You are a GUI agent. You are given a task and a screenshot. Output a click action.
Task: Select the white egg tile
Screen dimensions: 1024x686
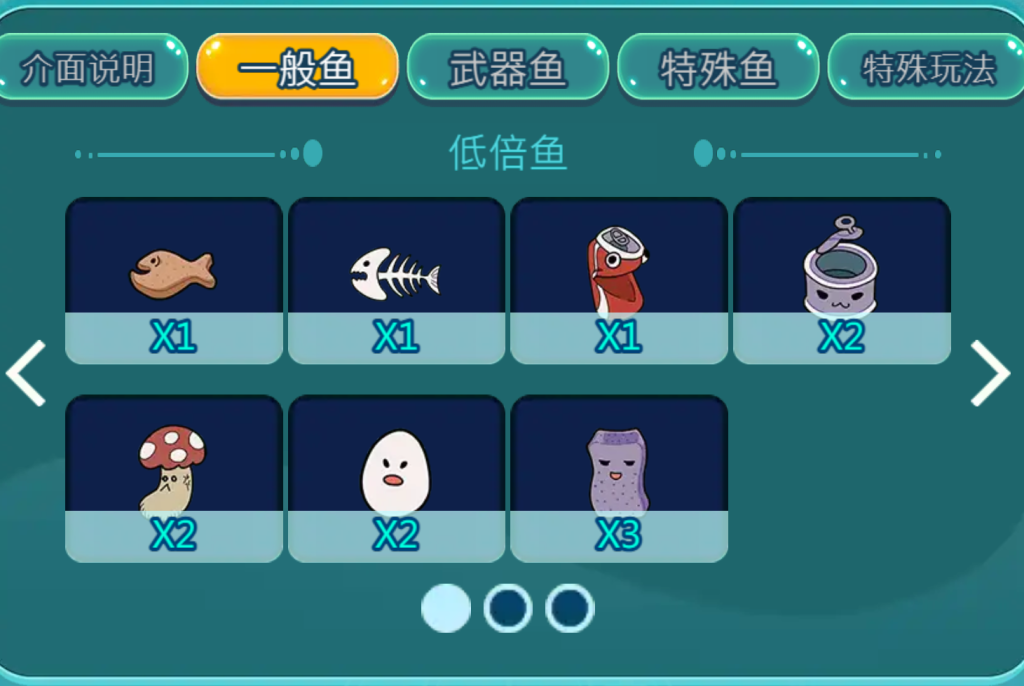(396, 478)
